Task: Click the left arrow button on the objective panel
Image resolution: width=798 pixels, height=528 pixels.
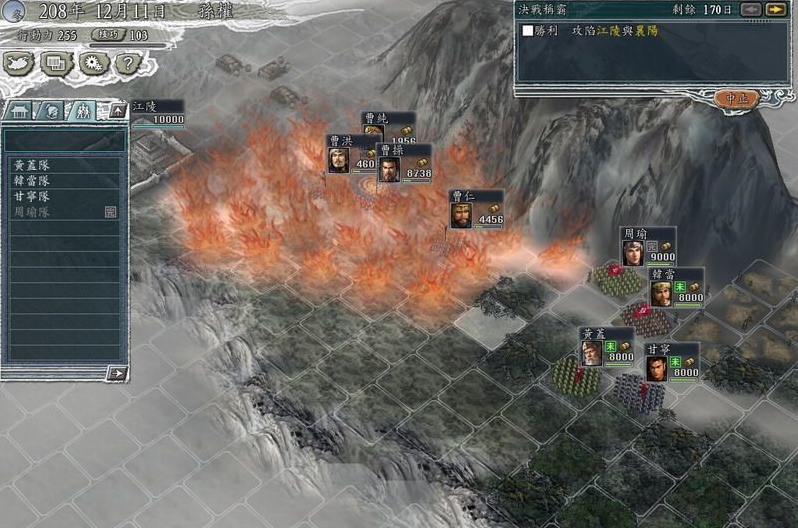Action: pyautogui.click(x=751, y=9)
